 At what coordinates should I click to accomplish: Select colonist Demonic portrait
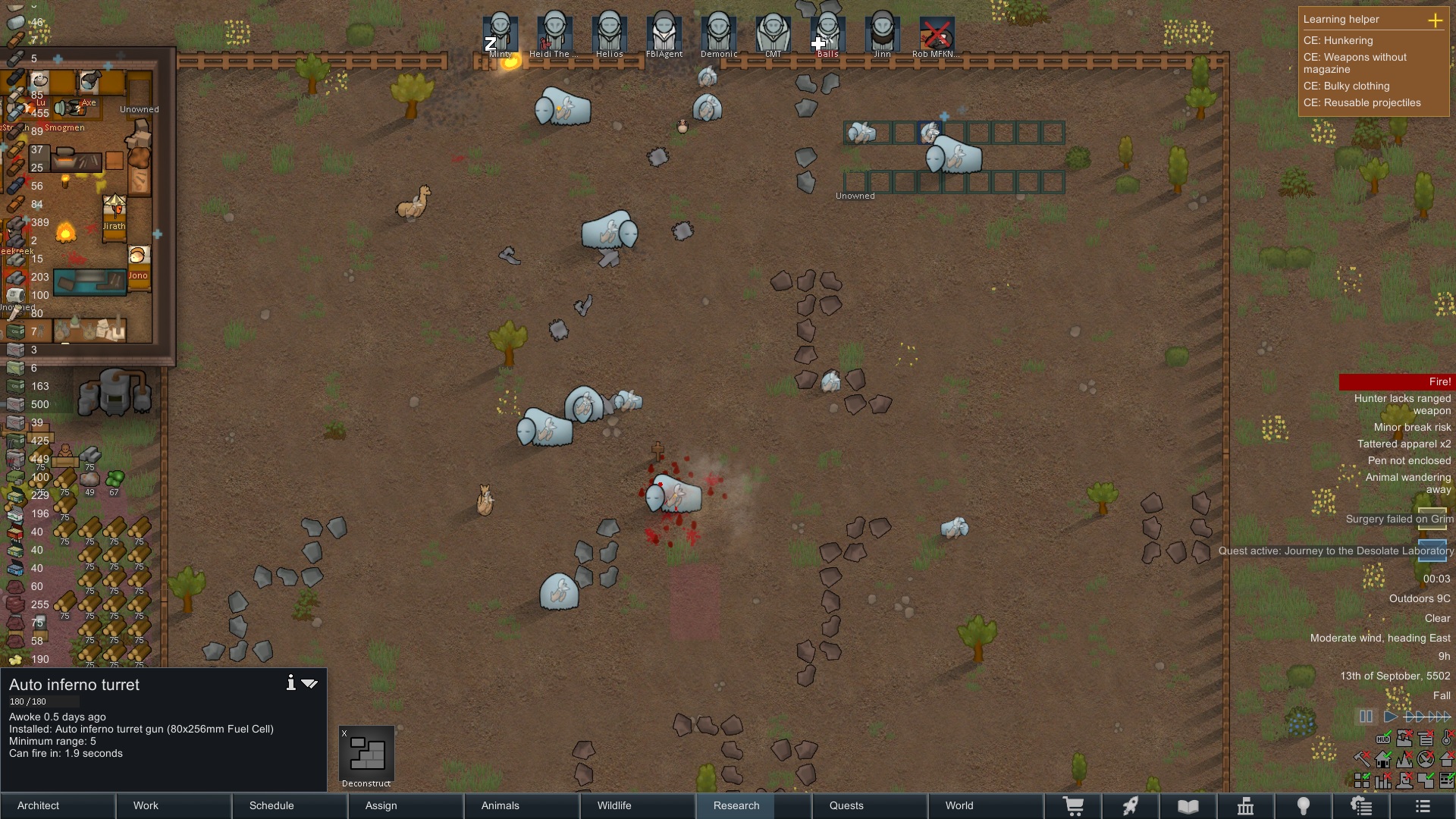pyautogui.click(x=718, y=36)
